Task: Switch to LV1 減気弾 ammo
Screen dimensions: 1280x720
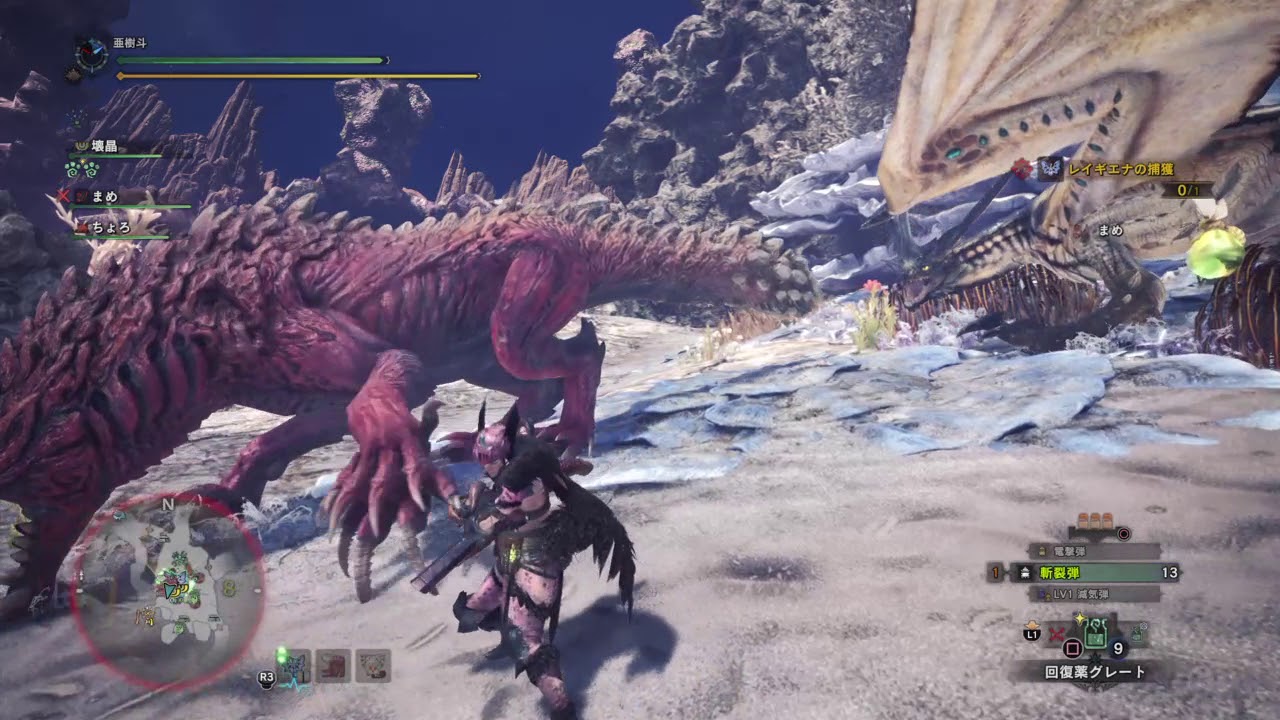Action: point(1094,594)
